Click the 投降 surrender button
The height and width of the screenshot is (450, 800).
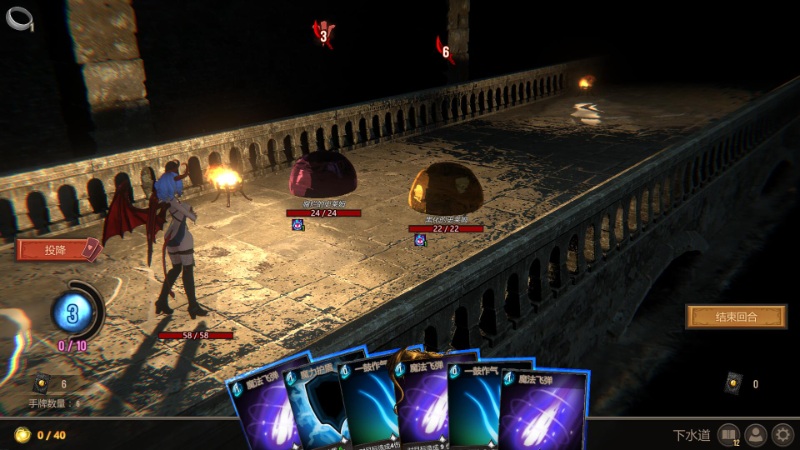(x=56, y=249)
